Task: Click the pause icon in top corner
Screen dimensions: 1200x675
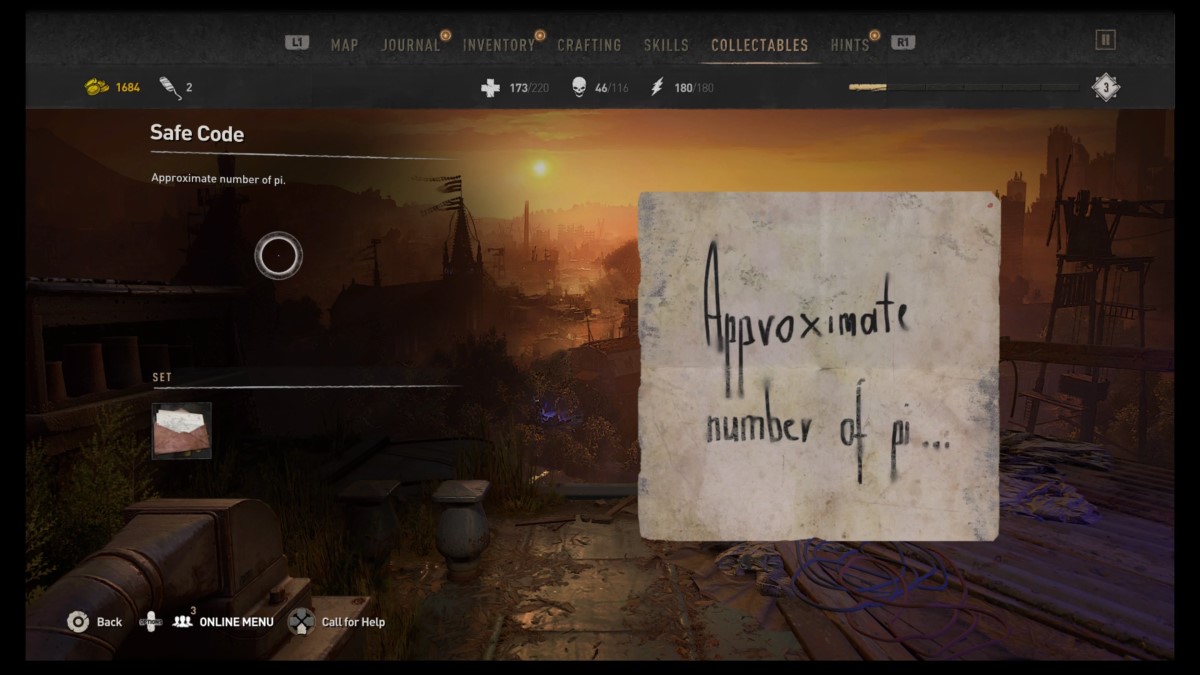Action: [1105, 40]
